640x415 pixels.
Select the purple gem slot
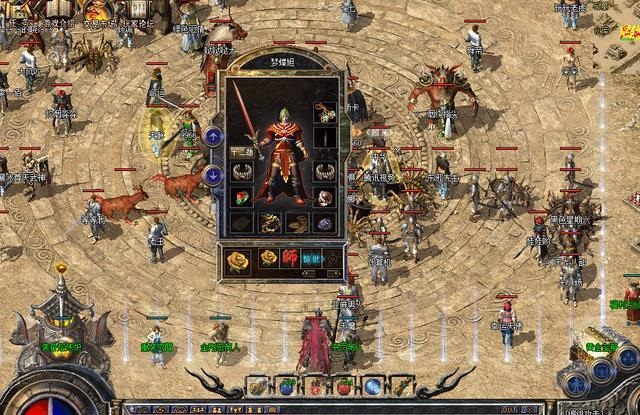pyautogui.click(x=323, y=222)
